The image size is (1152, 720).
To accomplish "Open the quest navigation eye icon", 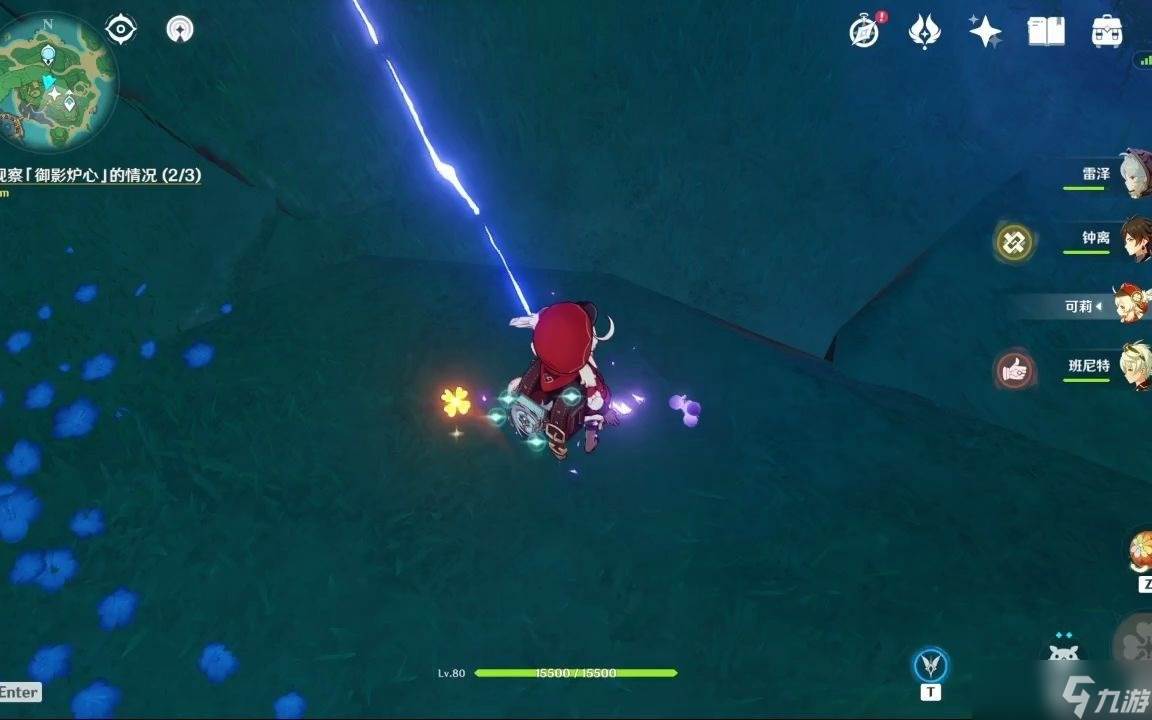I will pyautogui.click(x=121, y=29).
